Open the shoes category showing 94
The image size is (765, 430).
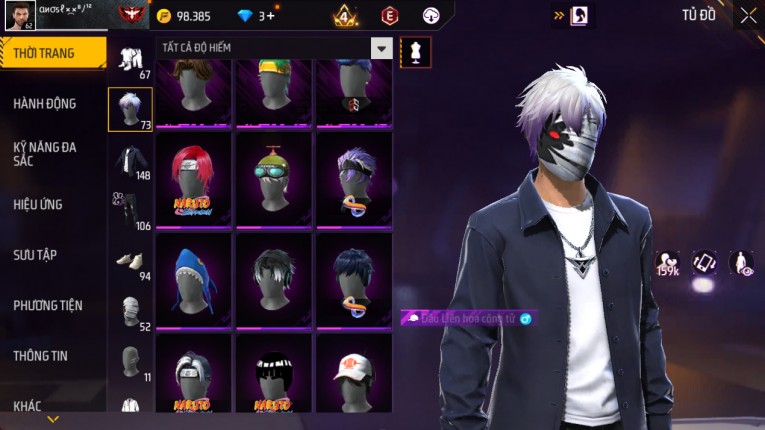(x=130, y=260)
